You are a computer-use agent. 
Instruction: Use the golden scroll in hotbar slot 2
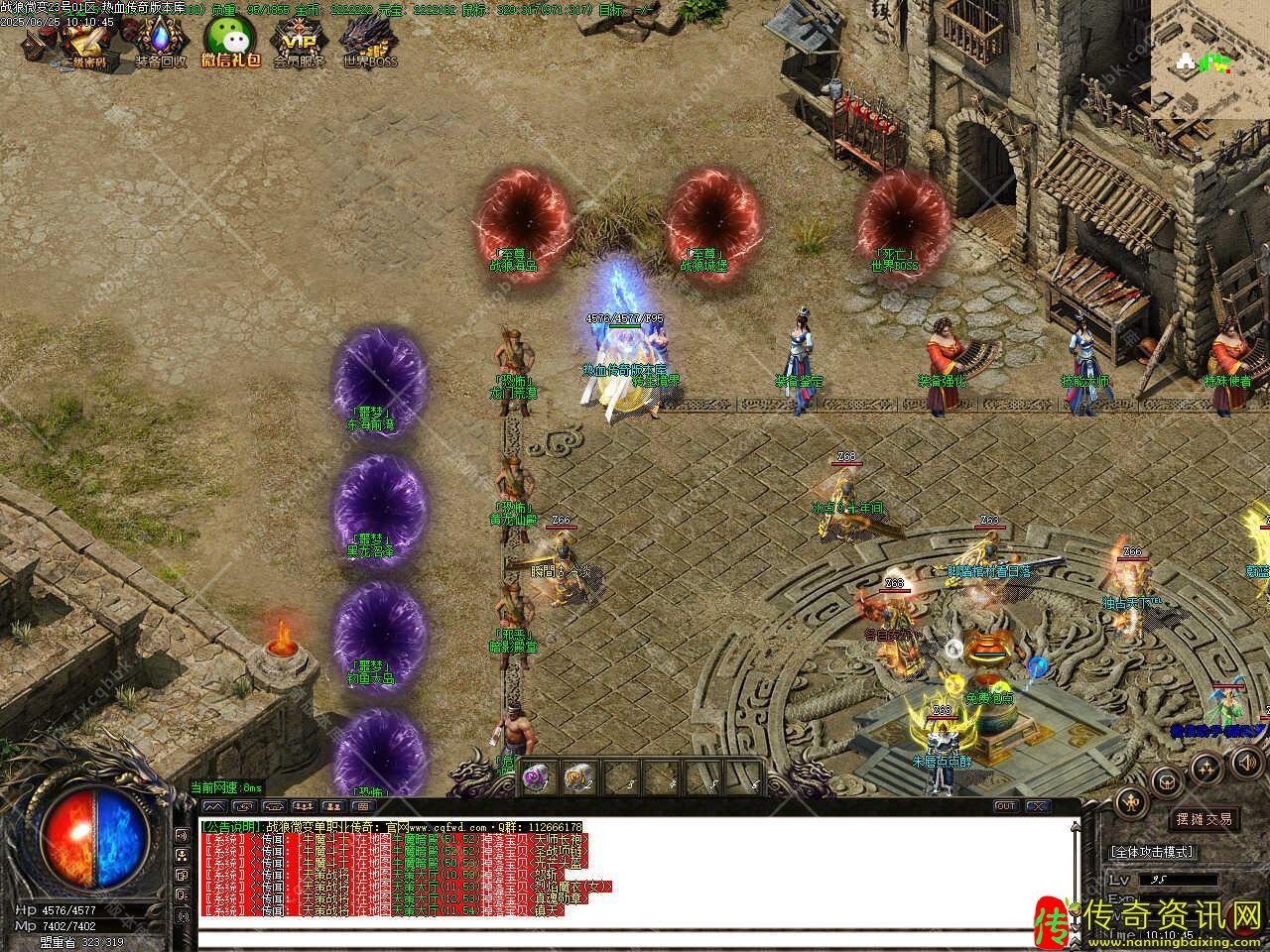(x=578, y=778)
